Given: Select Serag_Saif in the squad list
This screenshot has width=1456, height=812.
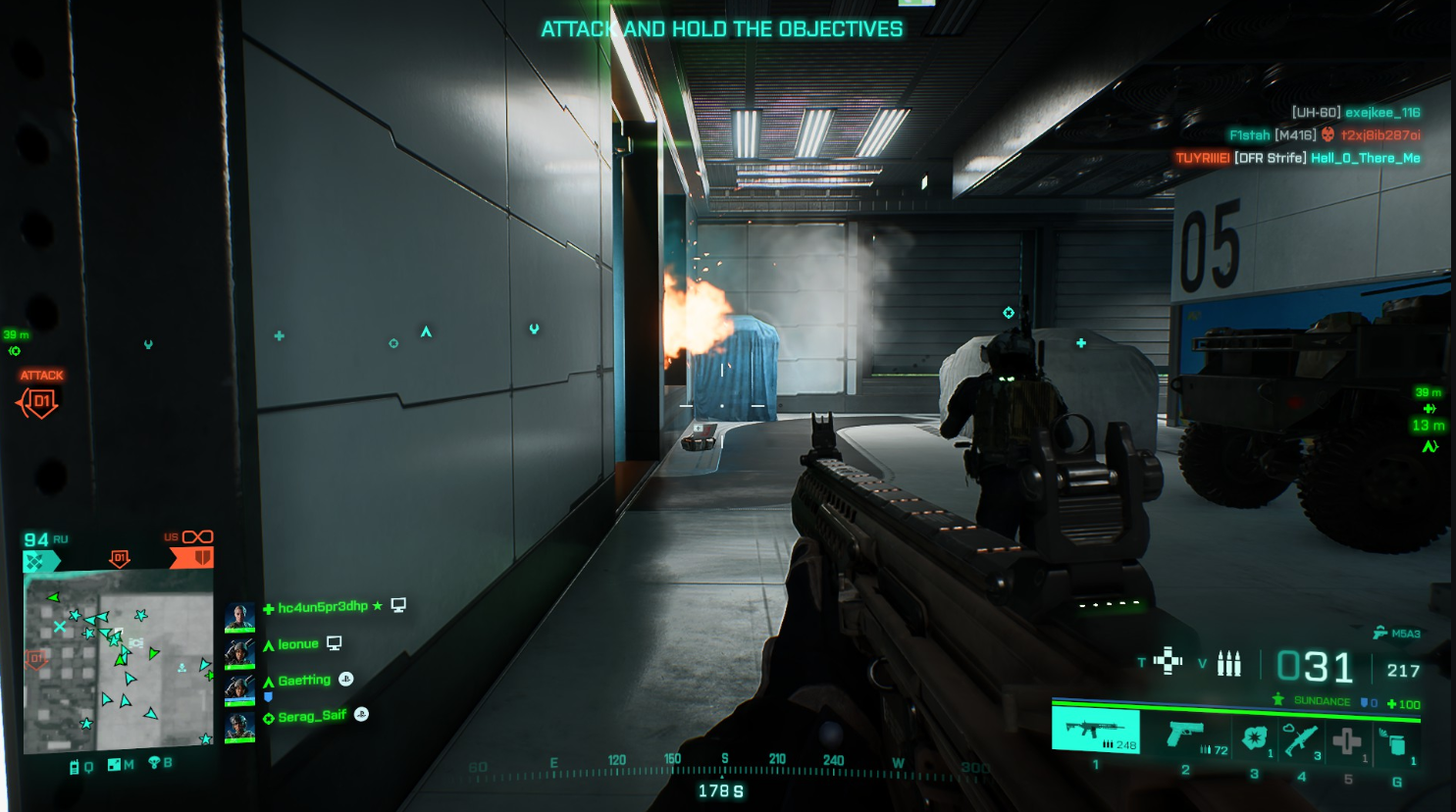Looking at the screenshot, I should click(x=311, y=717).
